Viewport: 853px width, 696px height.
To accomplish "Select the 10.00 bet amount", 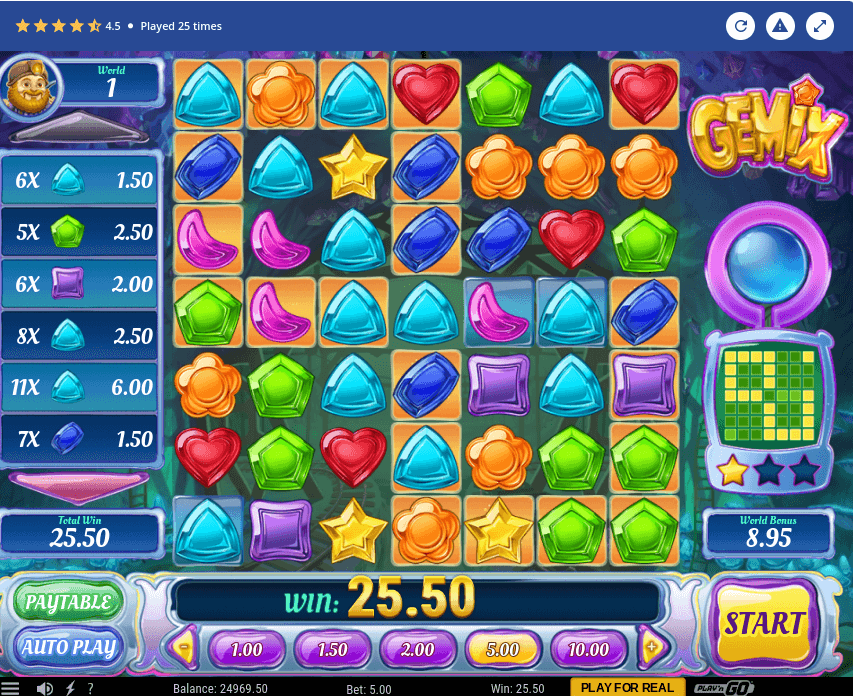I will 588,649.
